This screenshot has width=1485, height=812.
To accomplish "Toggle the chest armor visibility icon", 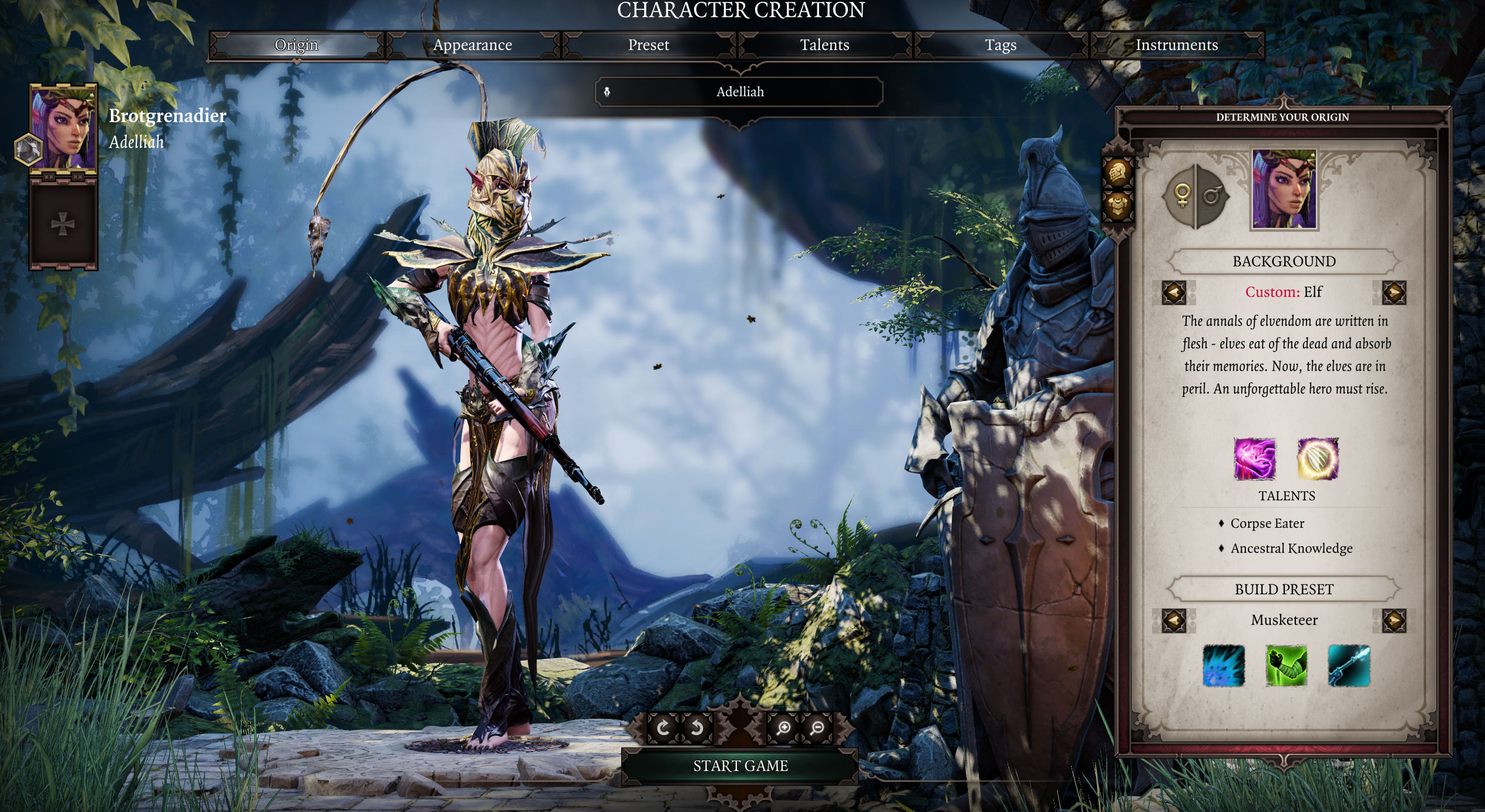I will click(x=1117, y=205).
